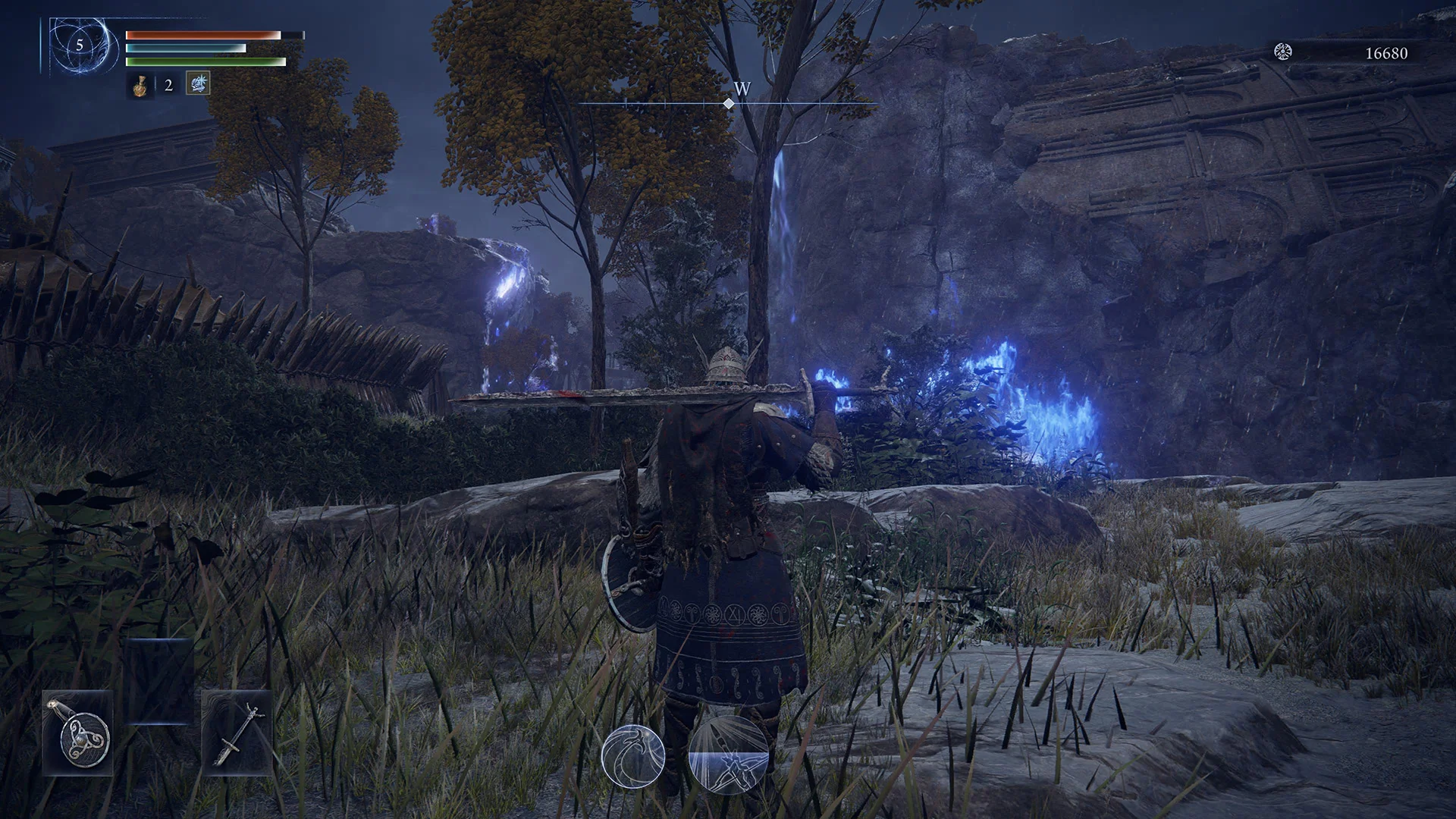This screenshot has width=1456, height=819.
Task: Open the flask count indicator showing 2
Action: point(167,86)
